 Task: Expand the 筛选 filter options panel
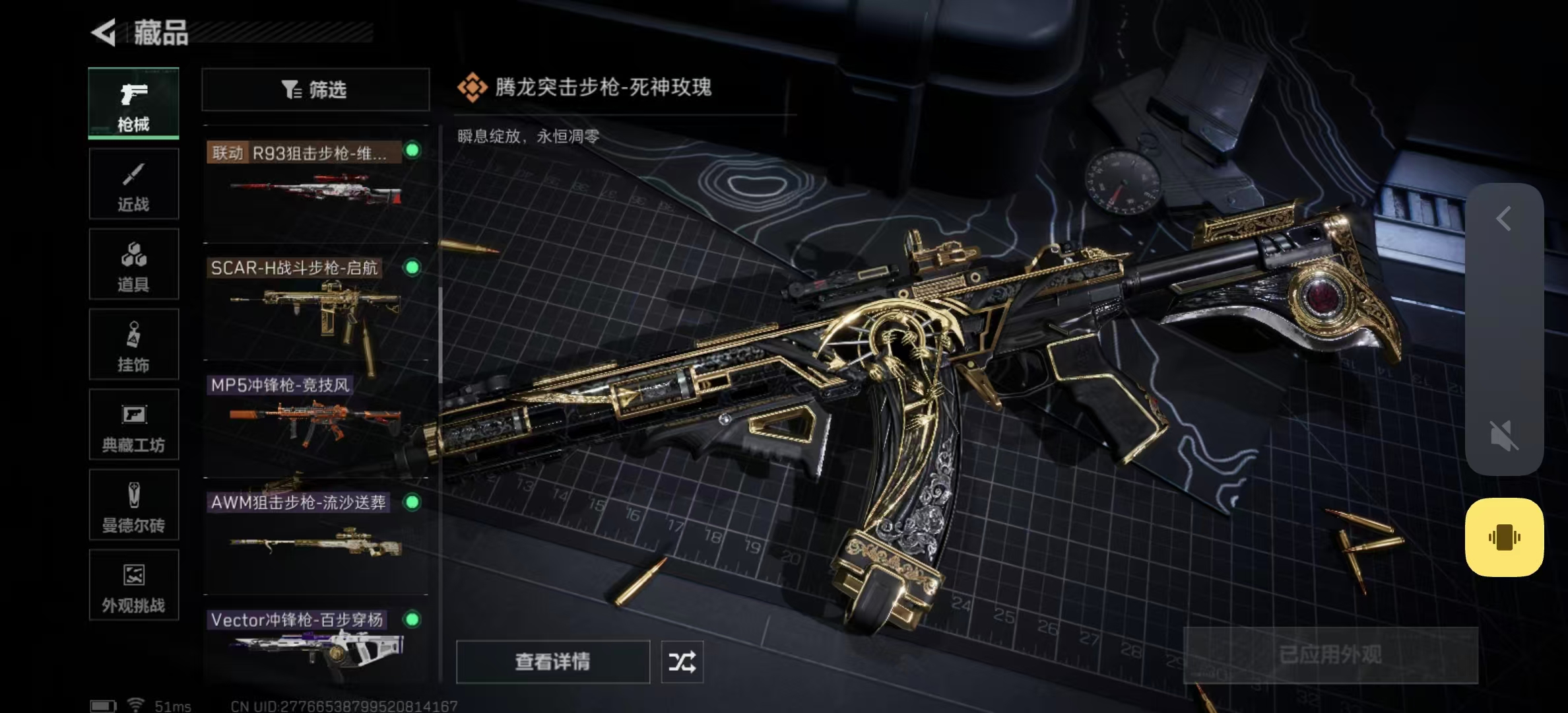tap(315, 90)
